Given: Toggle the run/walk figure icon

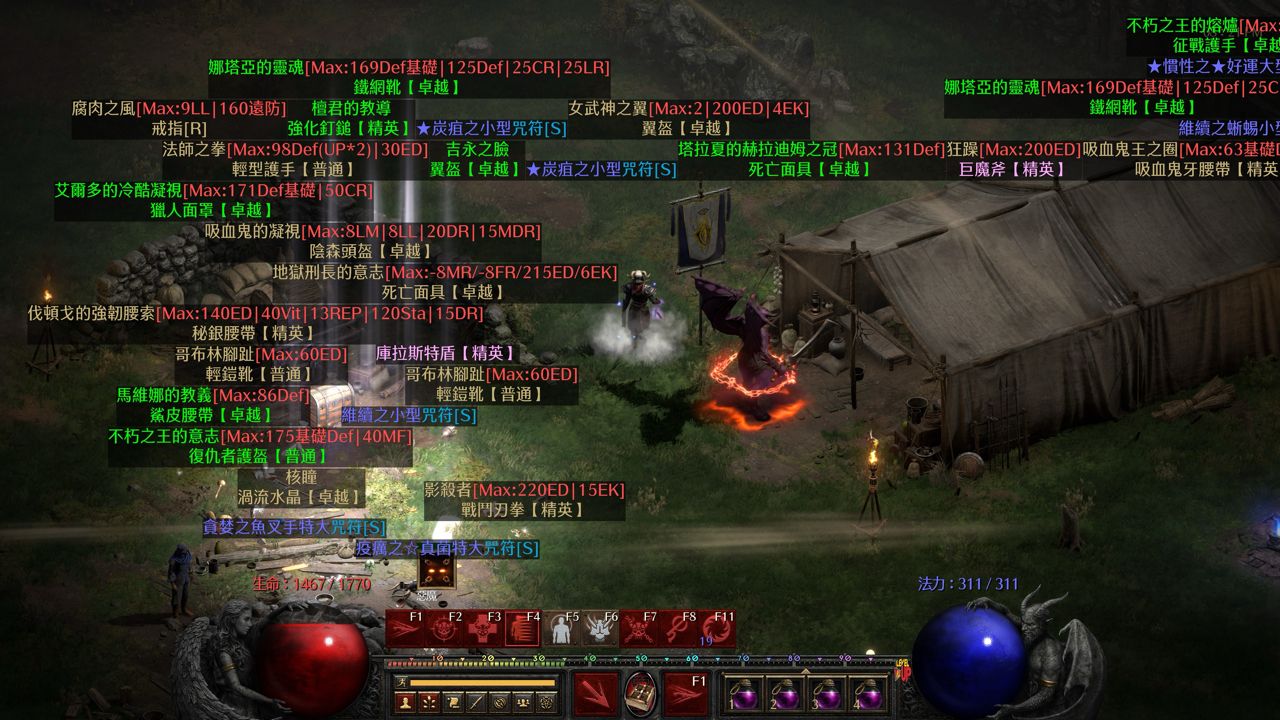Looking at the screenshot, I should pyautogui.click(x=403, y=682).
